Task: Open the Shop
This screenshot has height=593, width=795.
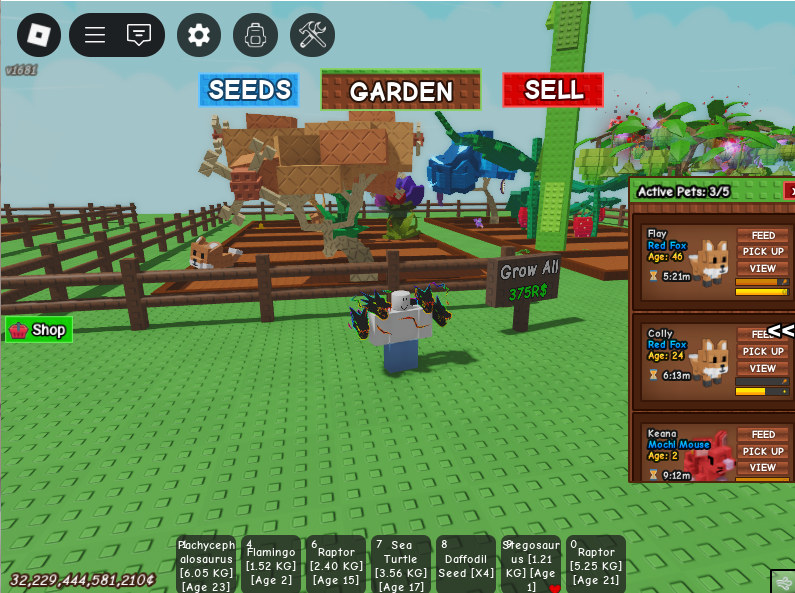Action: tap(39, 330)
